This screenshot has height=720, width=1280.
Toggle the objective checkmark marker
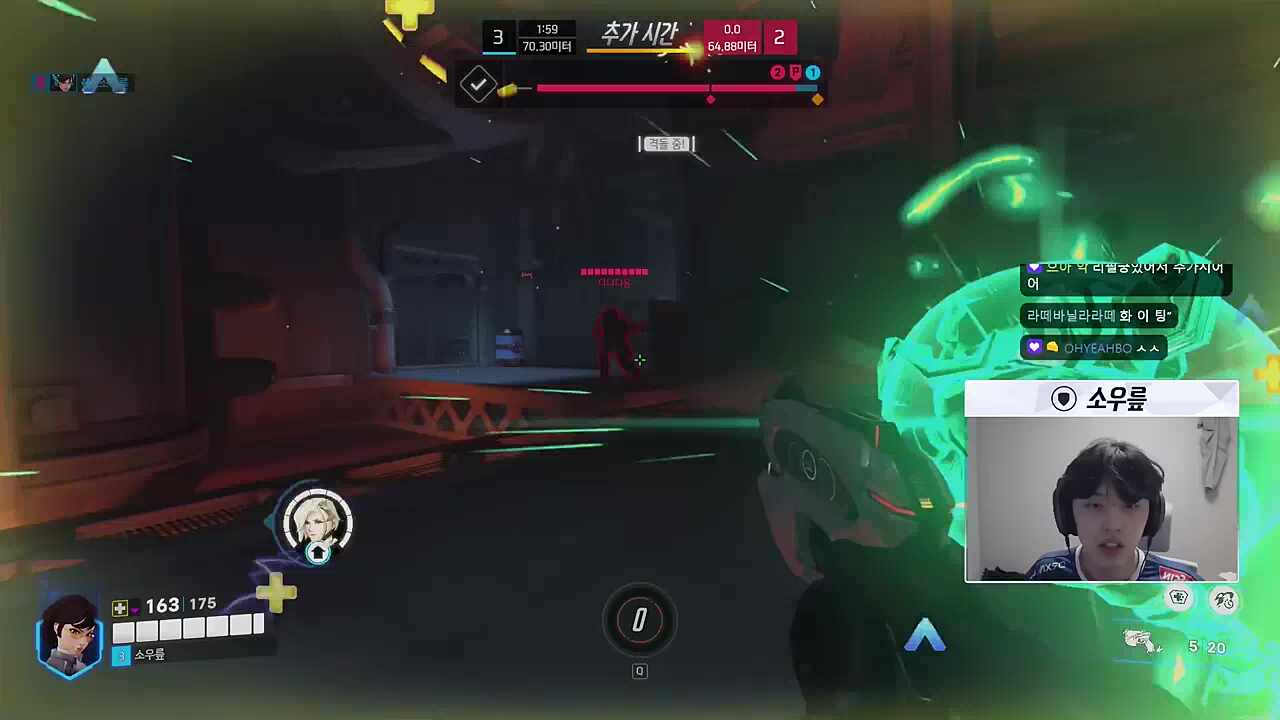tap(477, 84)
